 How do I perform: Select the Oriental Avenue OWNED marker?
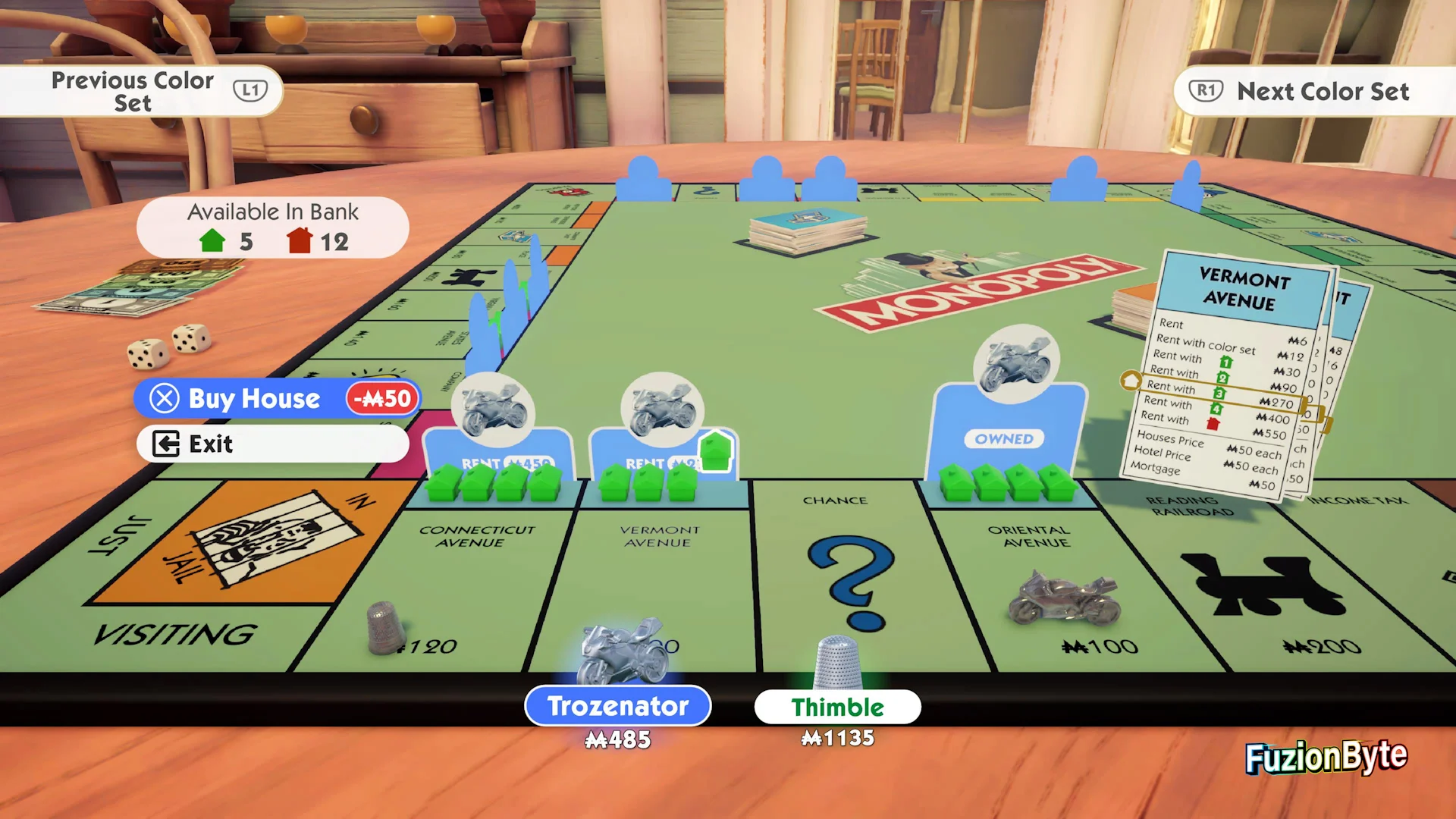[x=1005, y=438]
